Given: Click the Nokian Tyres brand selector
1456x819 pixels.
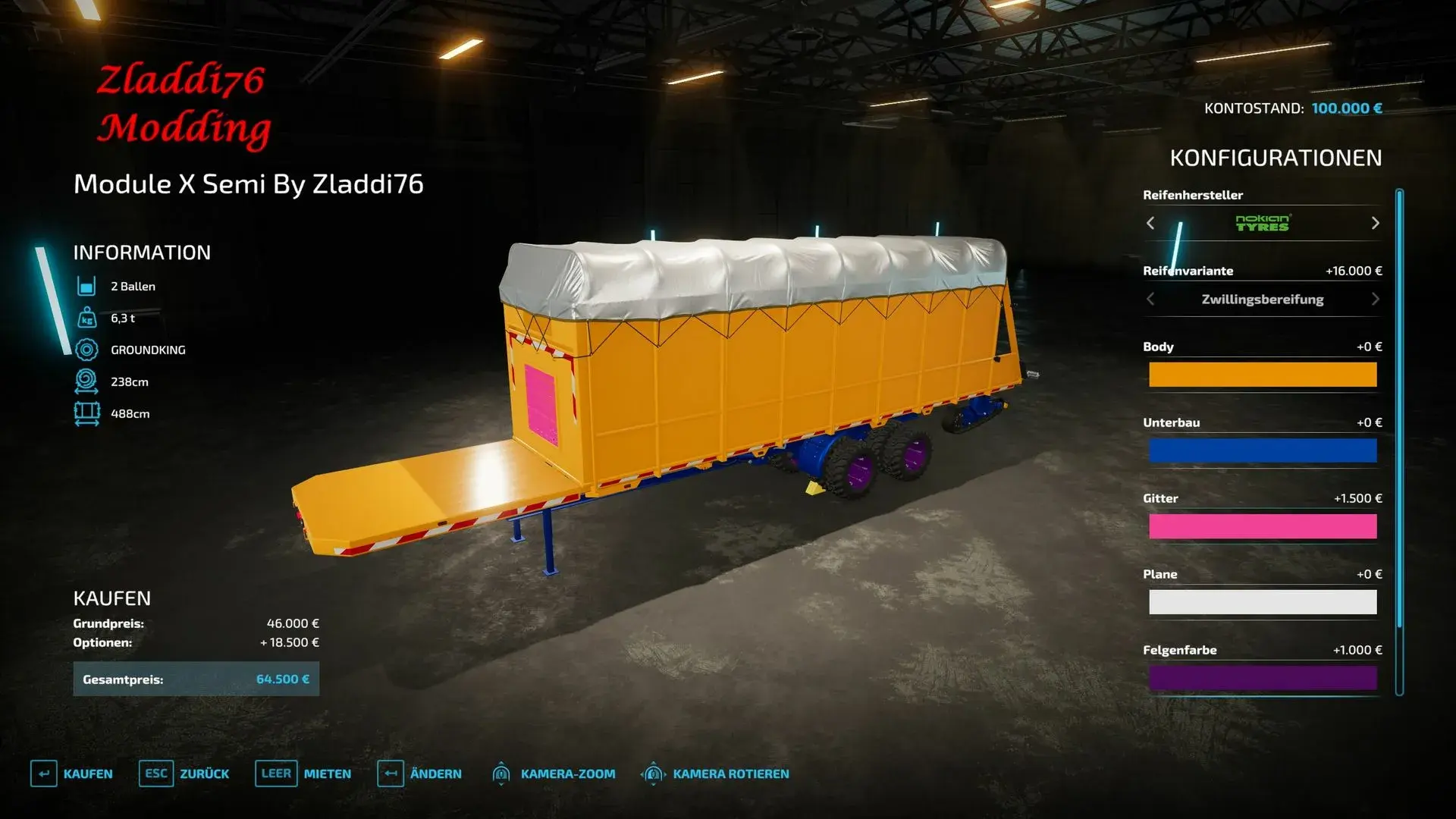Looking at the screenshot, I should [x=1261, y=223].
